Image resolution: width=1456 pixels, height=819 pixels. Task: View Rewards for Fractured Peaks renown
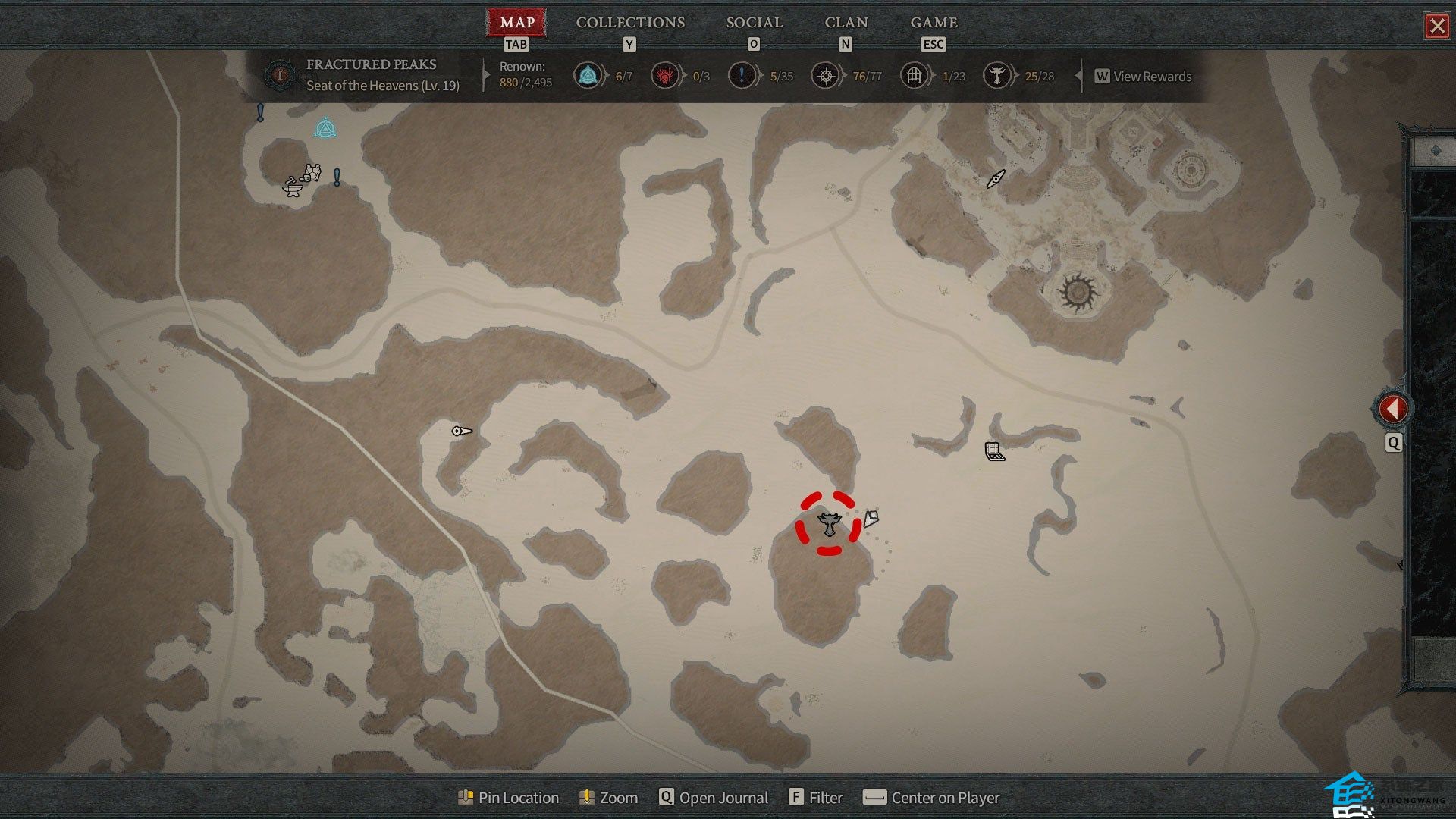click(1144, 77)
